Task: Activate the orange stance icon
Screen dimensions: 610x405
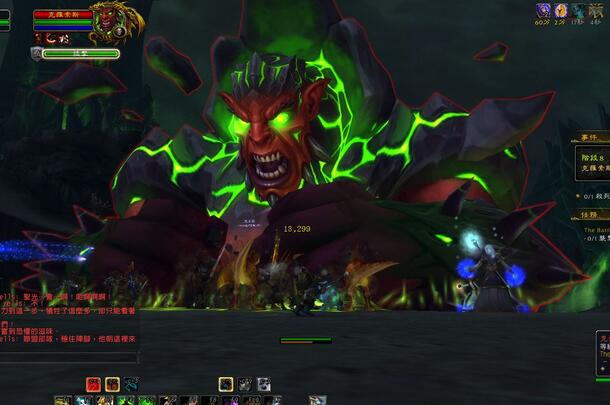Action: [112, 384]
